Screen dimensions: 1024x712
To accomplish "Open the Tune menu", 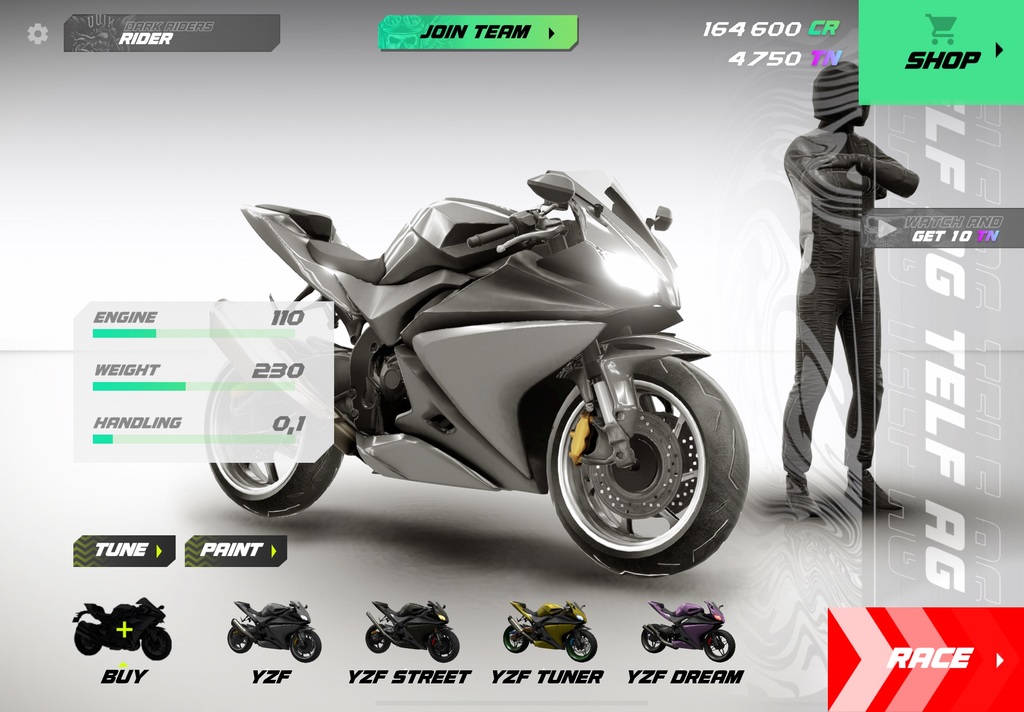I will click(x=124, y=550).
